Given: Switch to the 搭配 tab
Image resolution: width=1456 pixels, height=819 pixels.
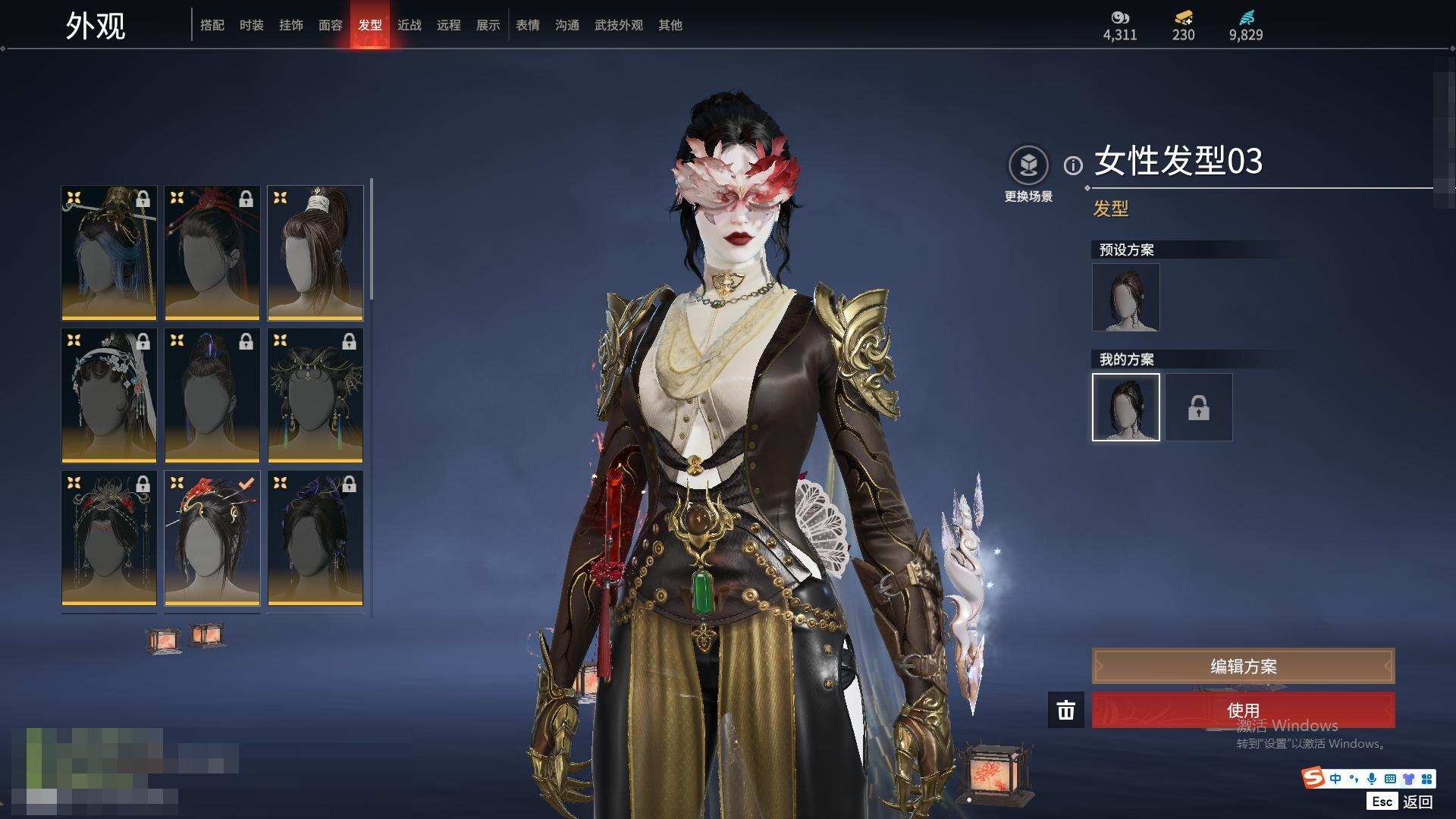Looking at the screenshot, I should point(212,25).
